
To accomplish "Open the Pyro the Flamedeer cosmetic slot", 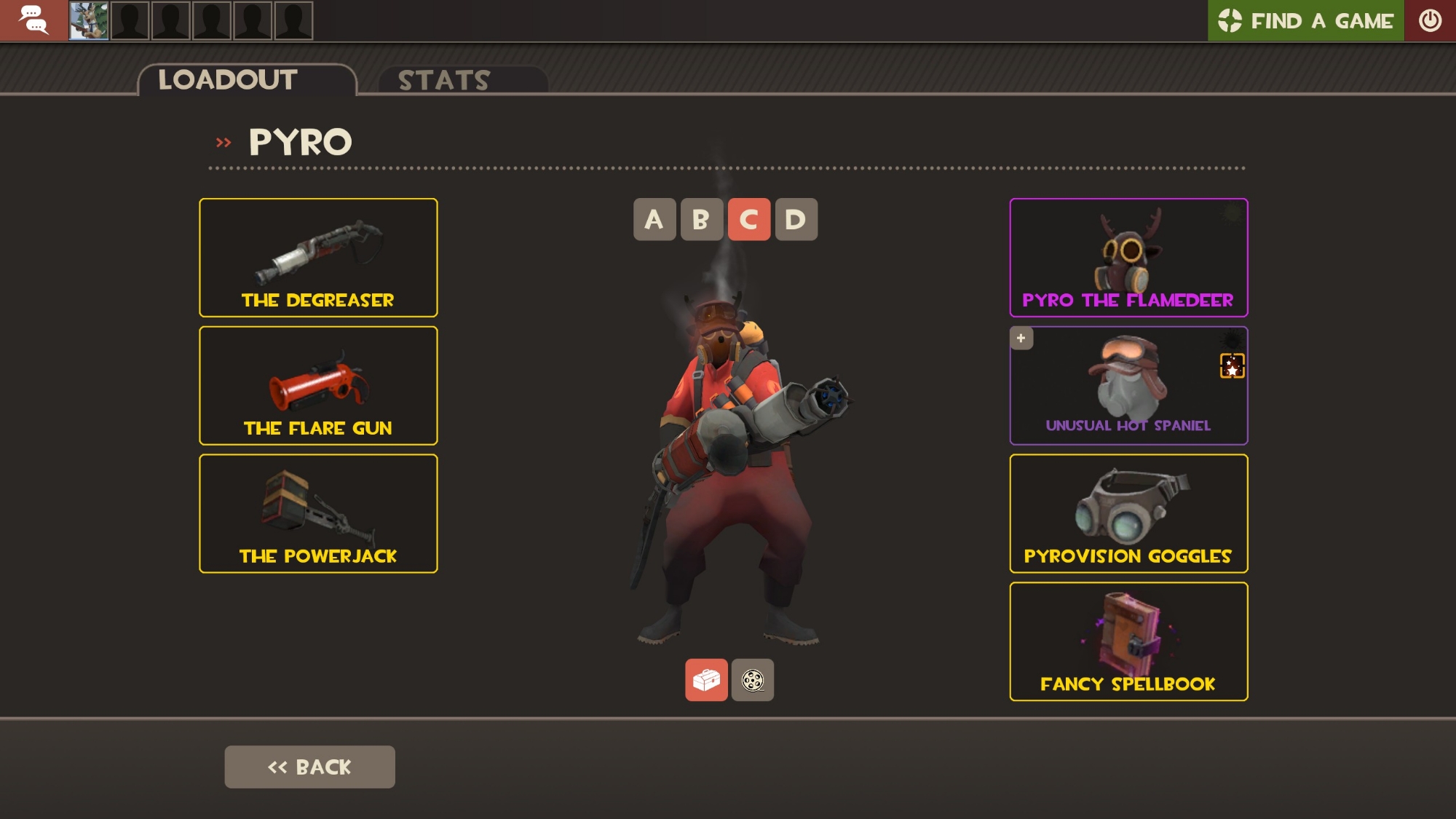I will tap(1128, 258).
